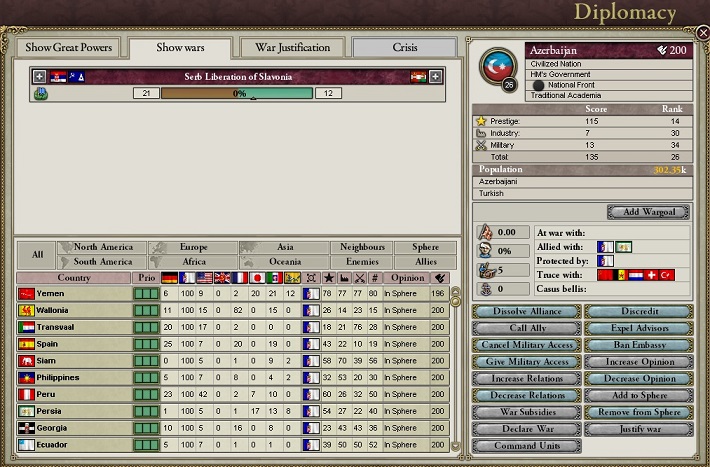Click the Add Wargoal button
This screenshot has width=710, height=467.
[x=647, y=212]
